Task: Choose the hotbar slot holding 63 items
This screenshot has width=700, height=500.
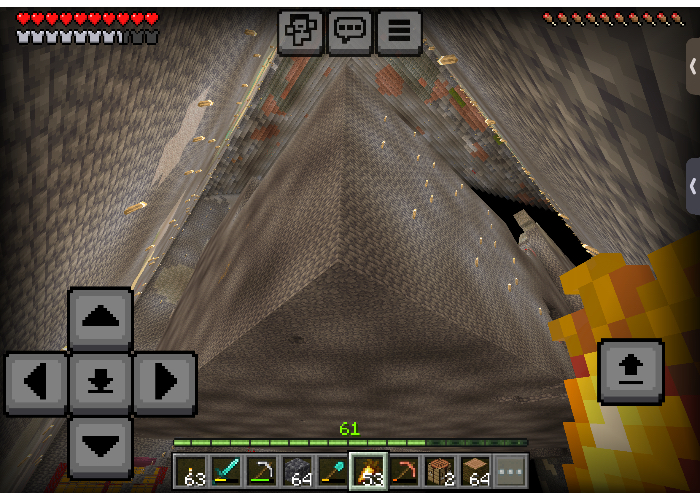Action: click(191, 471)
